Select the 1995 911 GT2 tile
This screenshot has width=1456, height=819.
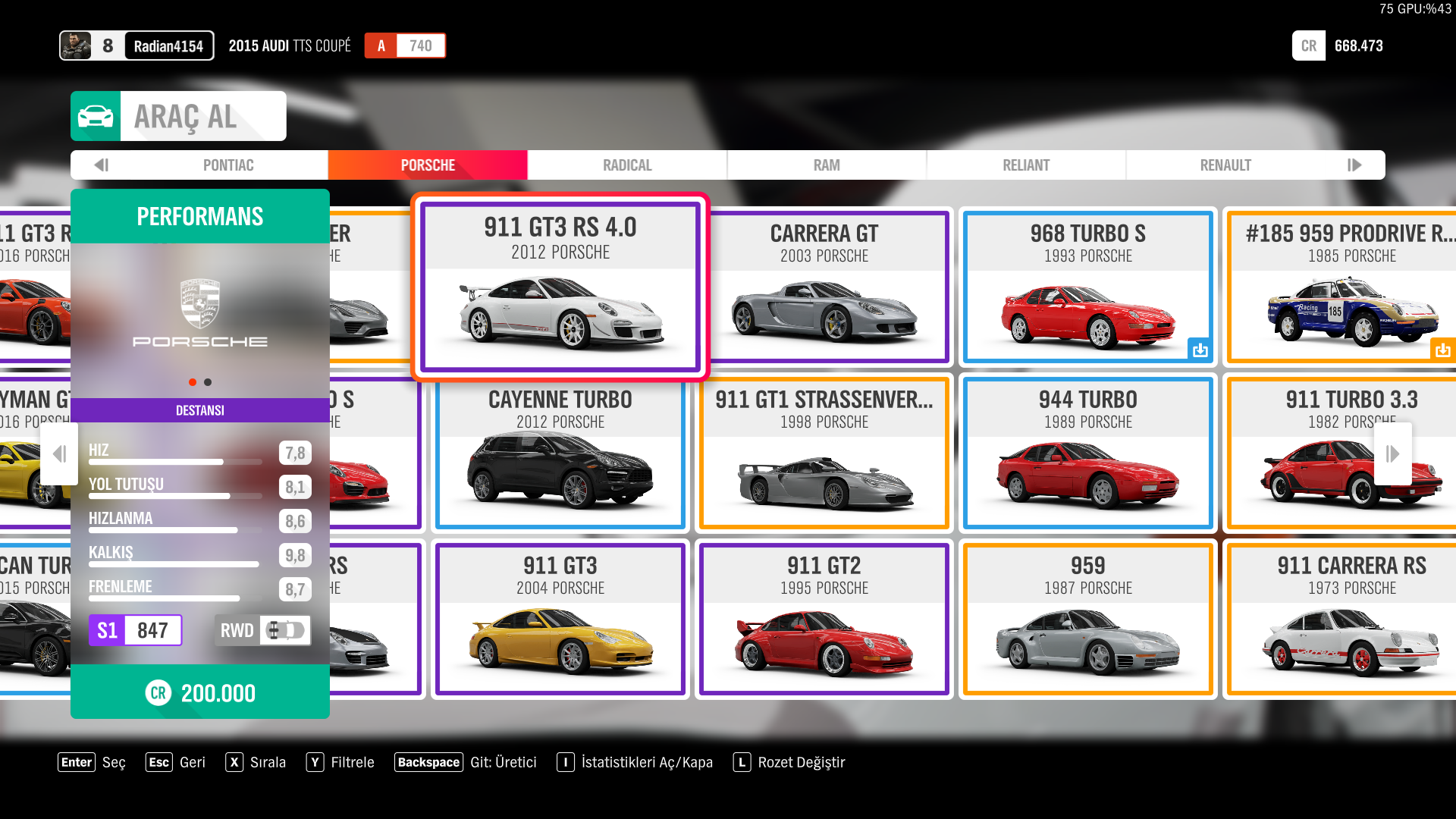coord(824,619)
